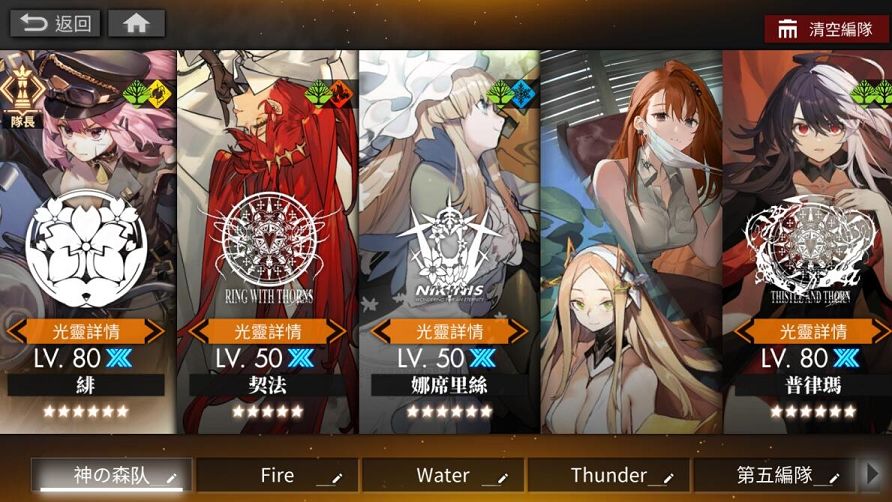Open 光靈詳情 for 娜席里絲

coord(450,332)
